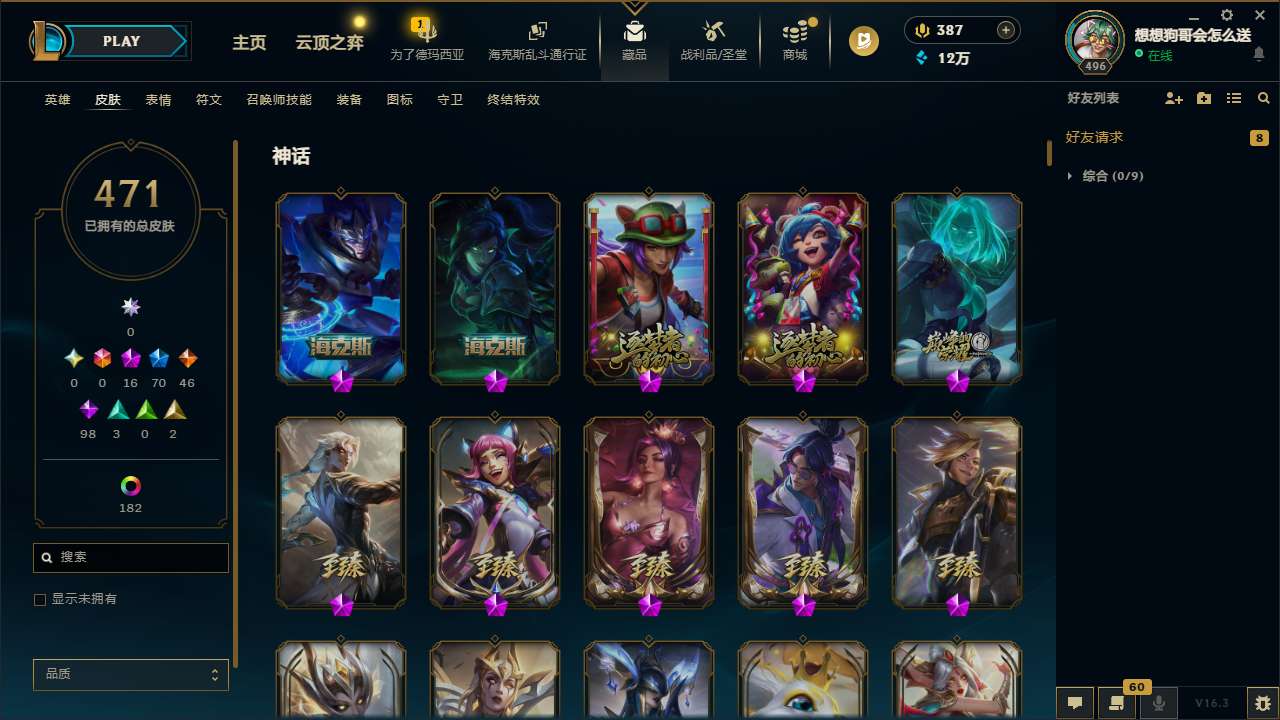Click the PLAY button
The width and height of the screenshot is (1280, 720).
122,41
